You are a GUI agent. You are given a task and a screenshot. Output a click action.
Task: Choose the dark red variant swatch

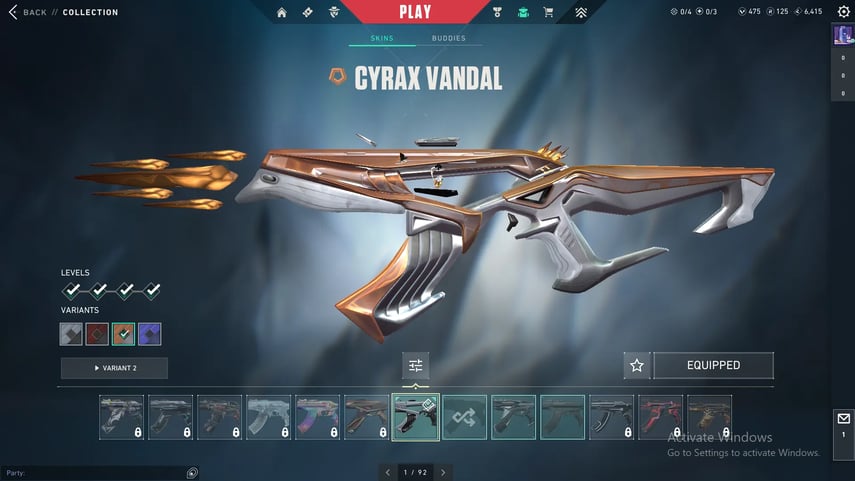(x=98, y=334)
